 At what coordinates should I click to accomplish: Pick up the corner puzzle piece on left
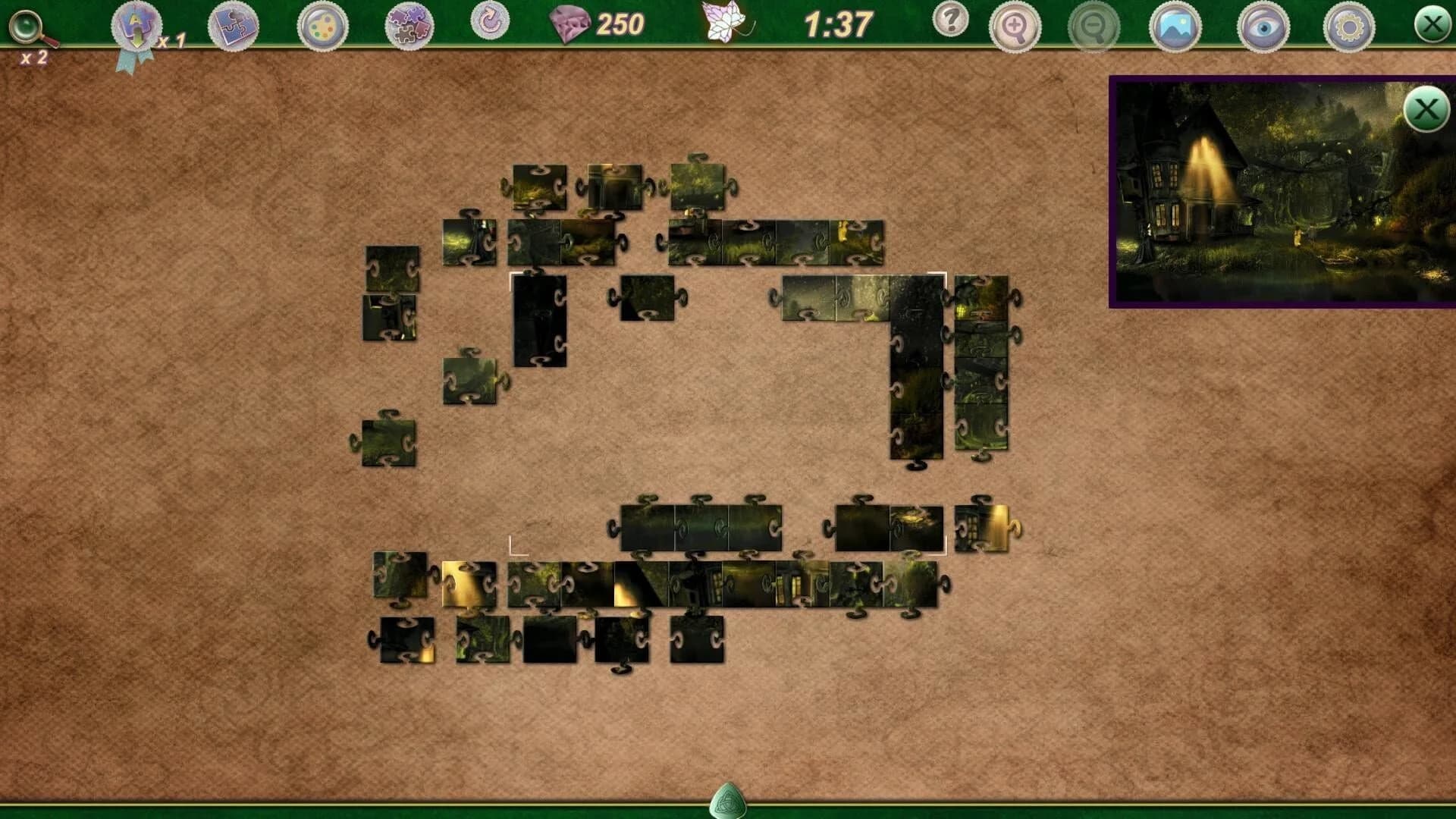(387, 436)
